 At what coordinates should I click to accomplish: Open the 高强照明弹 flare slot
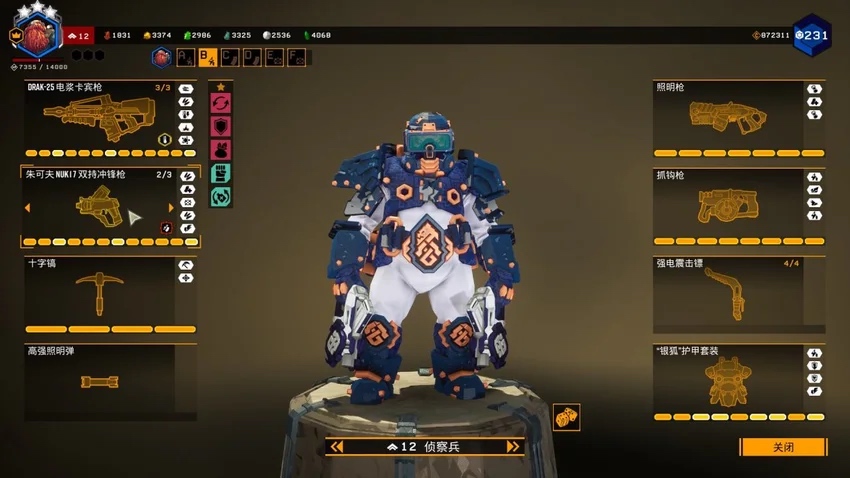tap(95, 380)
